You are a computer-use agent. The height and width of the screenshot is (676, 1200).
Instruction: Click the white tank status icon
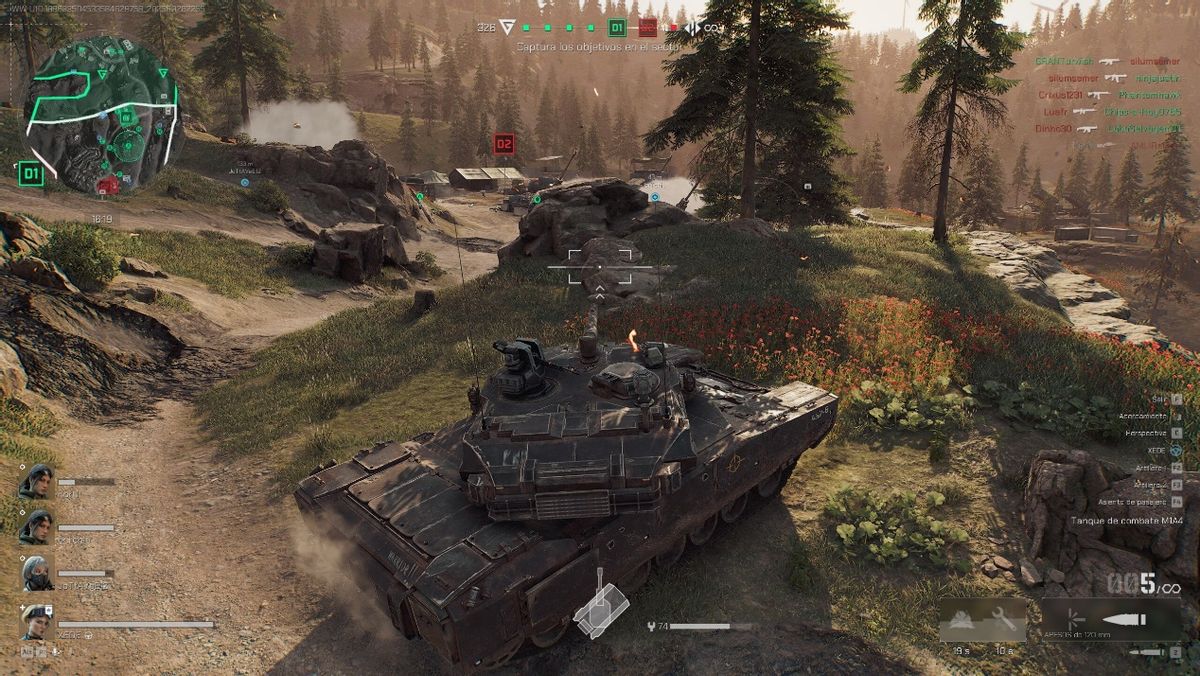click(600, 609)
